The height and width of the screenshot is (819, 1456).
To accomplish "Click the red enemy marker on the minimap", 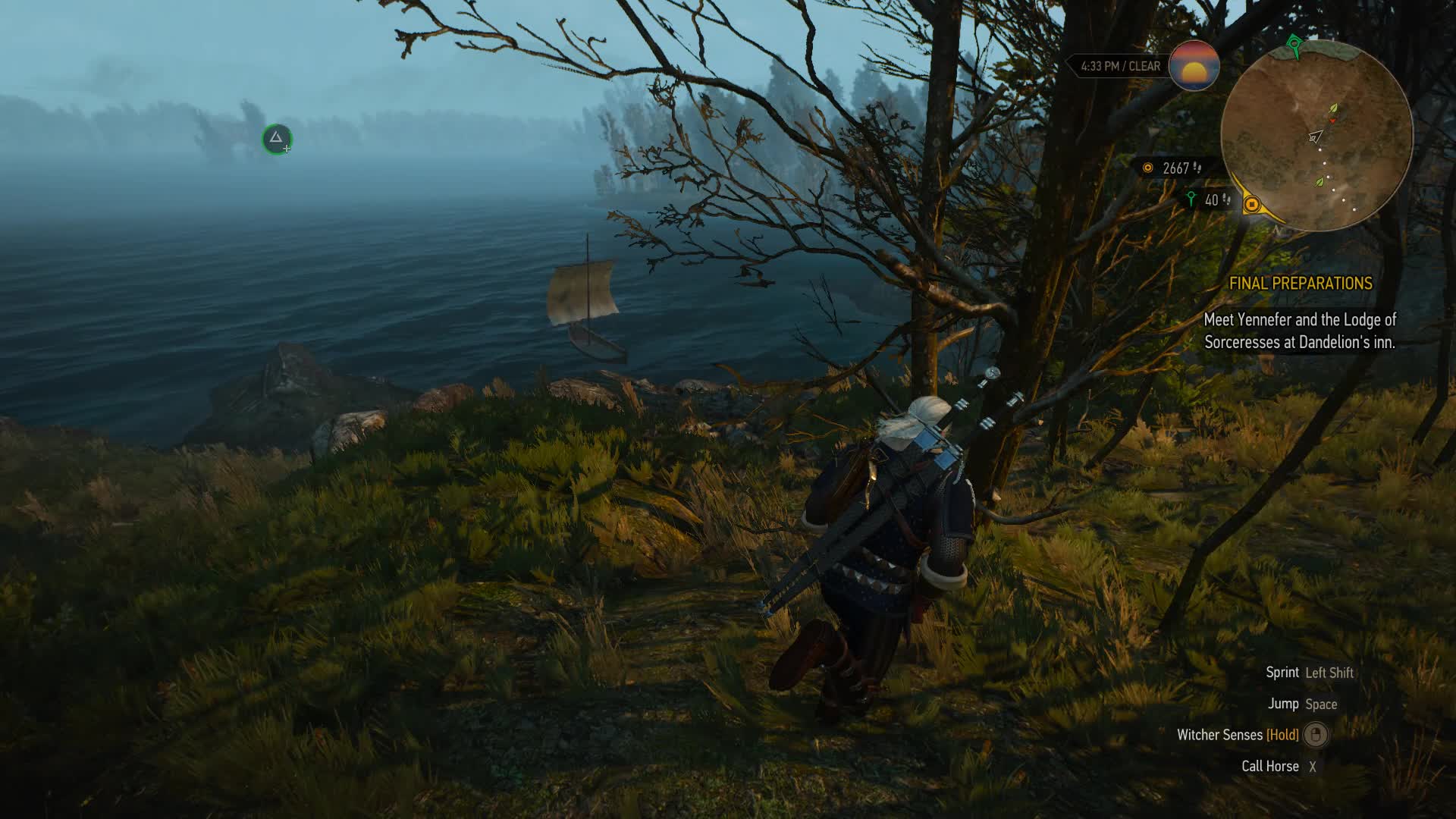I will [x=1332, y=121].
